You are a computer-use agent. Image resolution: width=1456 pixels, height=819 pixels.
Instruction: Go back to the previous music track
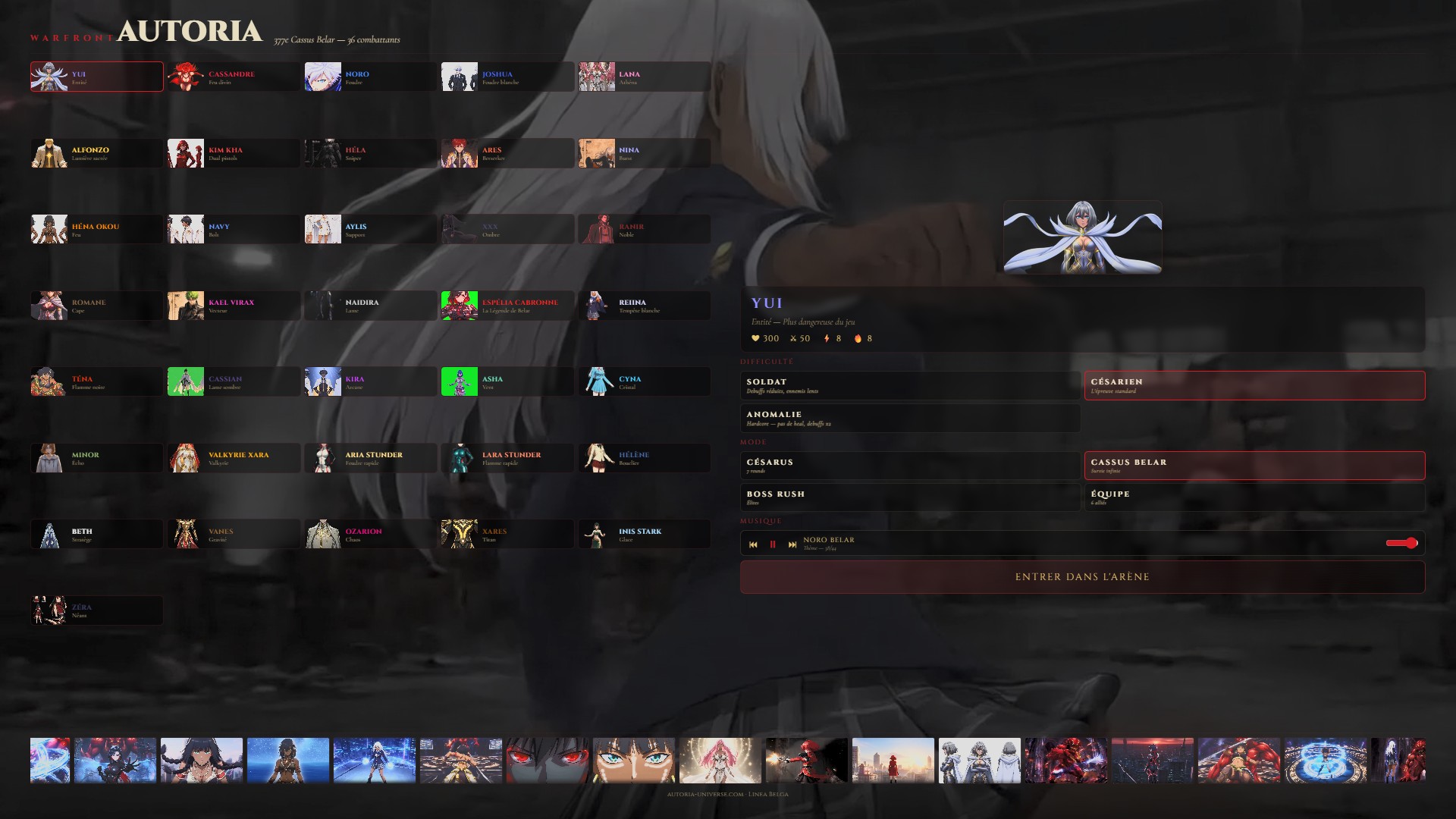(x=753, y=544)
